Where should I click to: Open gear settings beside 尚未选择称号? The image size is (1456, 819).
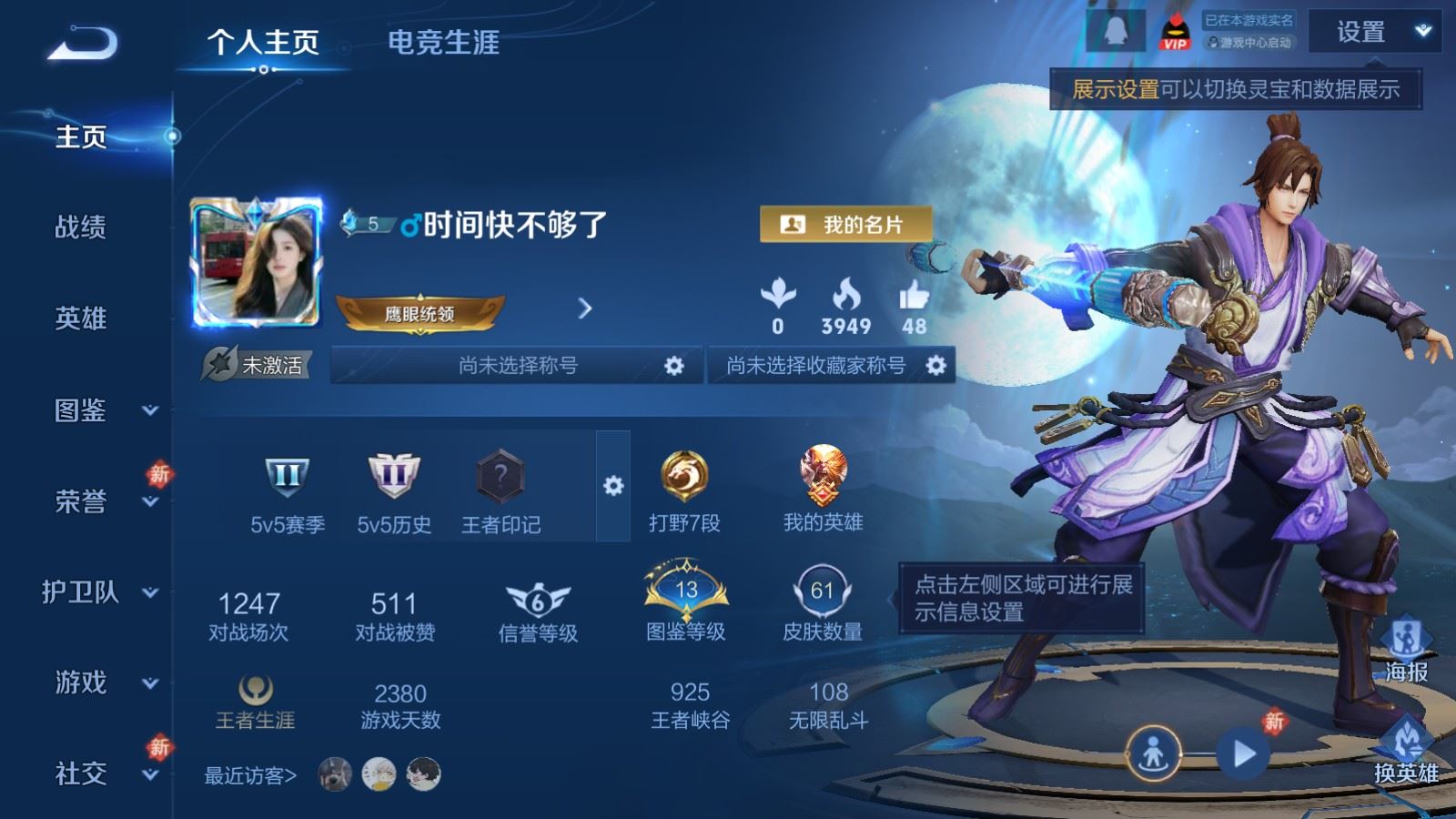[x=675, y=364]
